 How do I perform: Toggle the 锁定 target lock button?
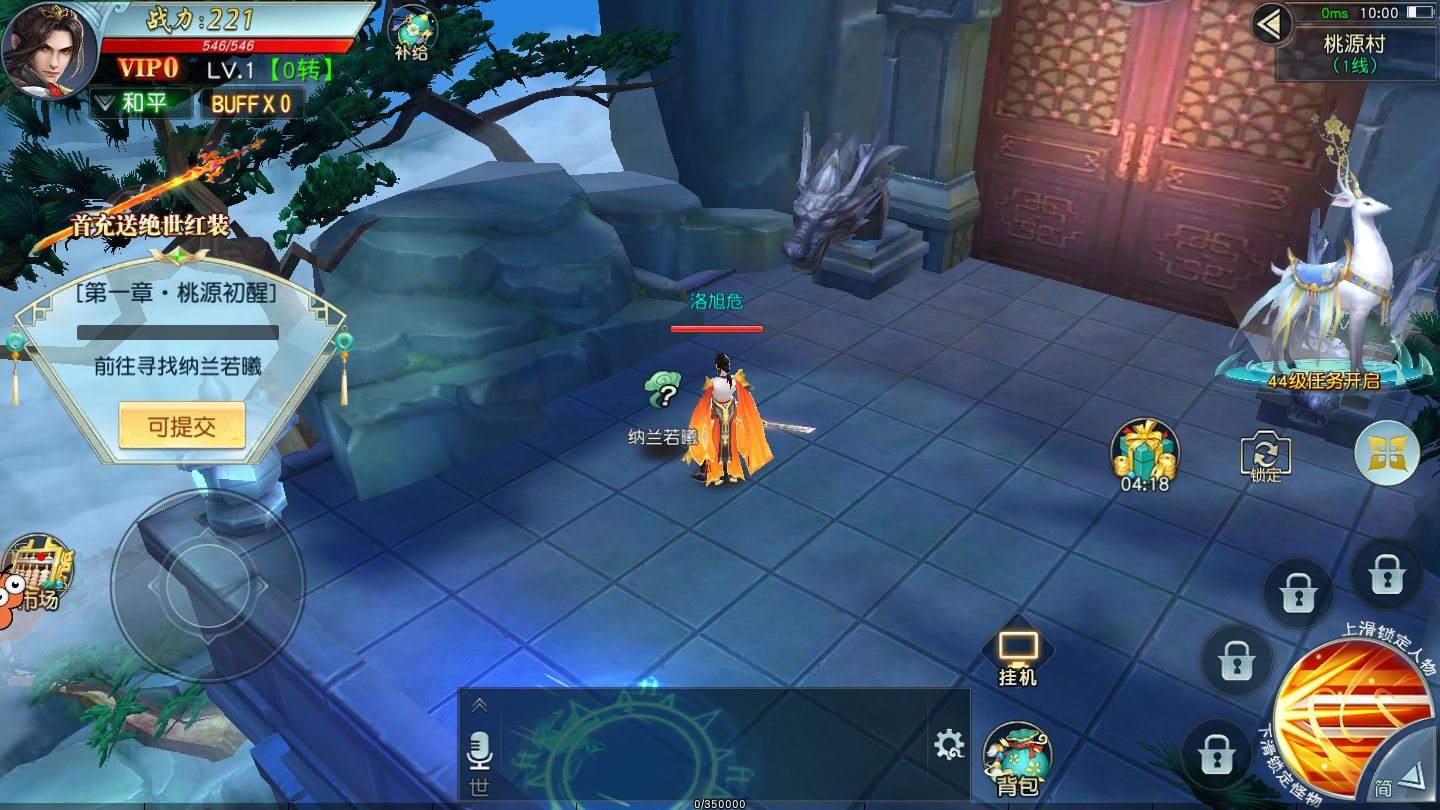pos(1265,455)
